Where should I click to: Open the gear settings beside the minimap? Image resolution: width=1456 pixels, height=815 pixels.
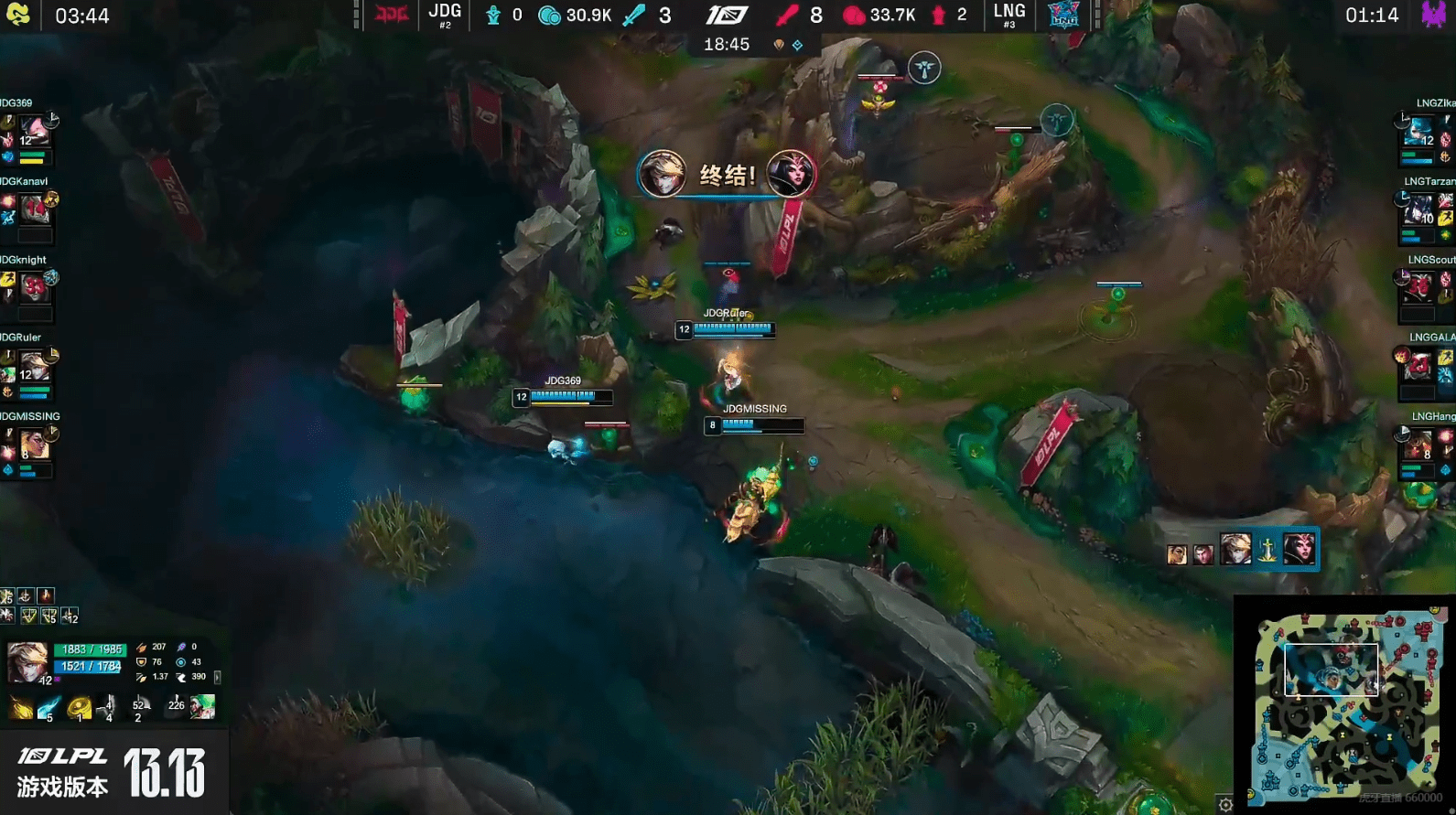1225,805
